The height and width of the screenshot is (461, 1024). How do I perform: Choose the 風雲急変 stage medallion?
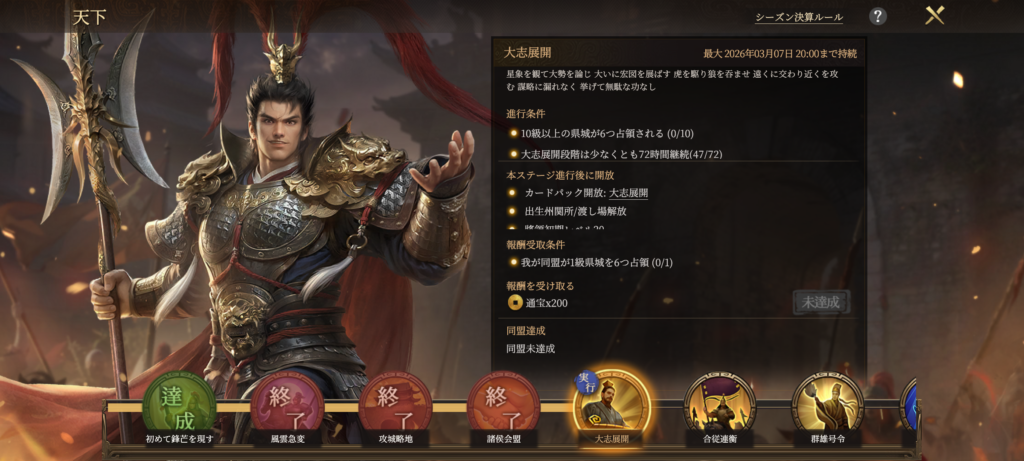pyautogui.click(x=287, y=406)
